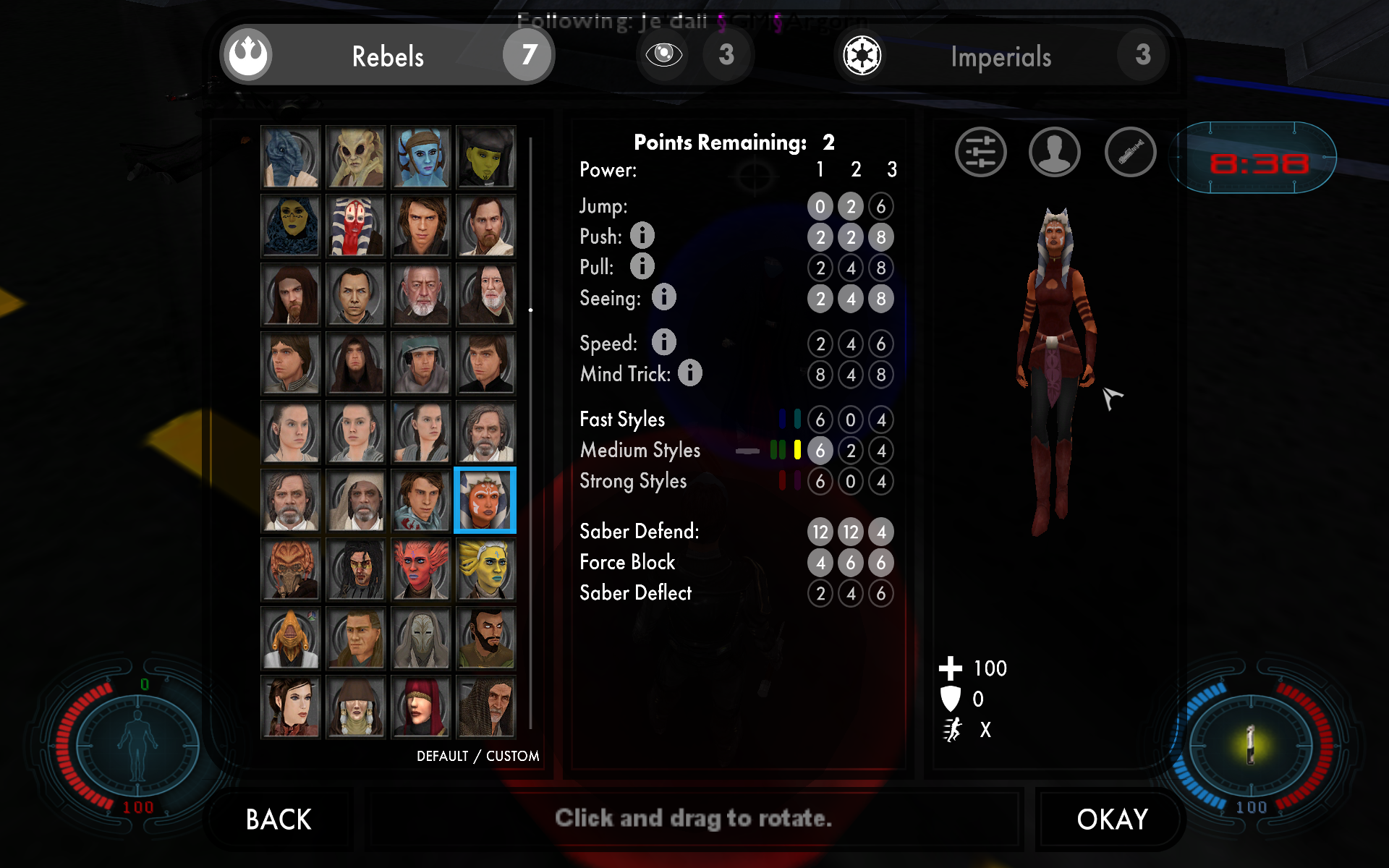Set Jump power to level 3
Image resolution: width=1389 pixels, height=868 pixels.
coord(881,207)
